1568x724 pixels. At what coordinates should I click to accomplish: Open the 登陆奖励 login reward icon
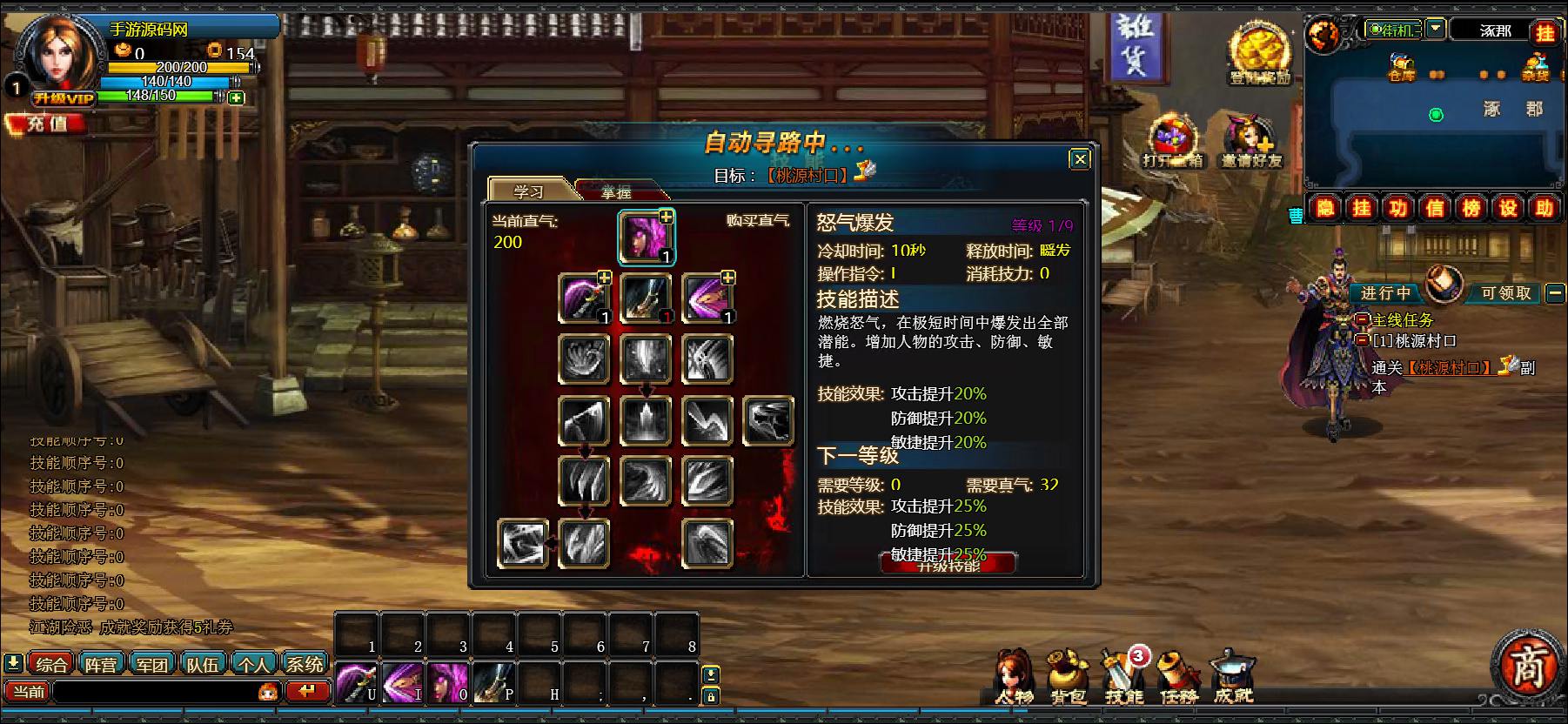point(1259,55)
